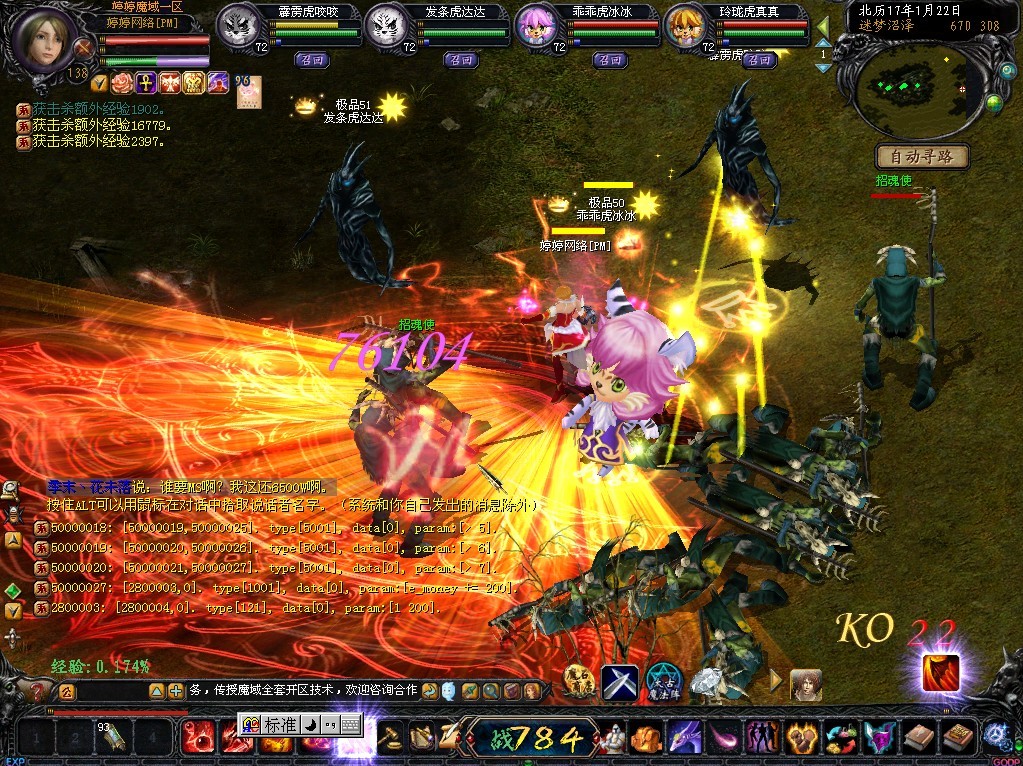Click the green left arrow beside the pet bar
1023x766 pixels.
[823, 25]
